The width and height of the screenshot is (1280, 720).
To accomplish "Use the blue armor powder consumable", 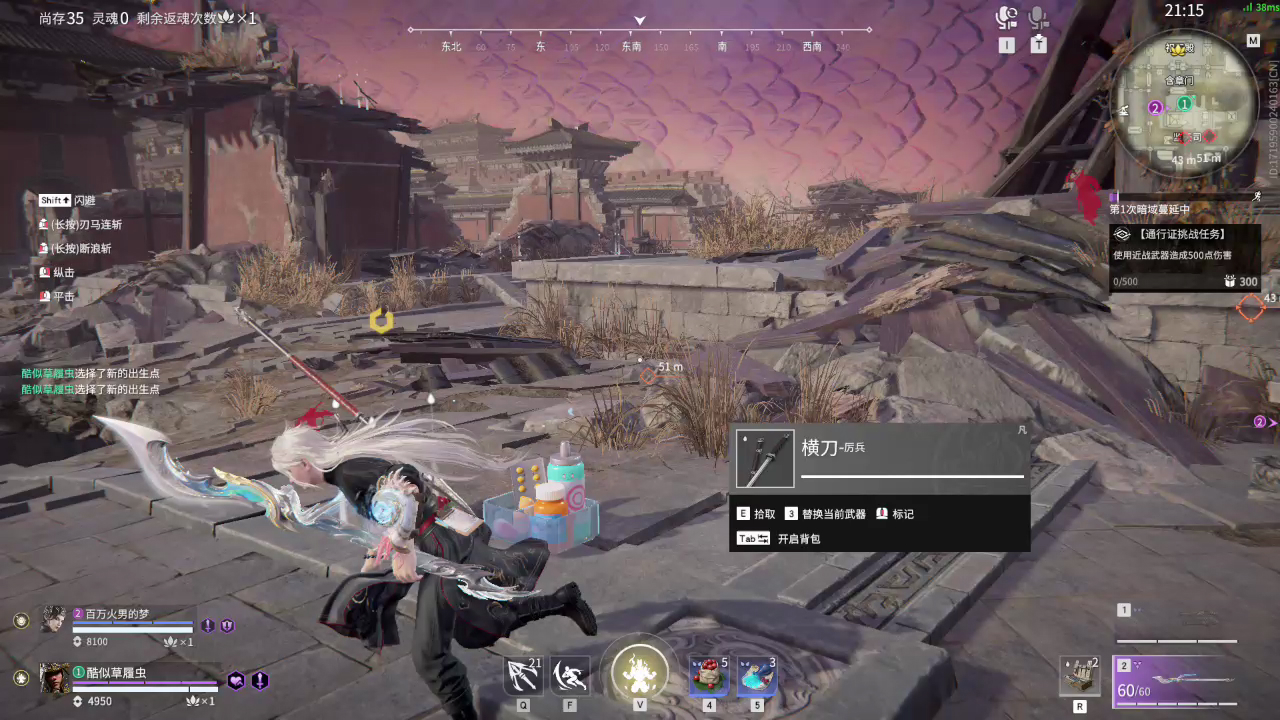I will (757, 675).
